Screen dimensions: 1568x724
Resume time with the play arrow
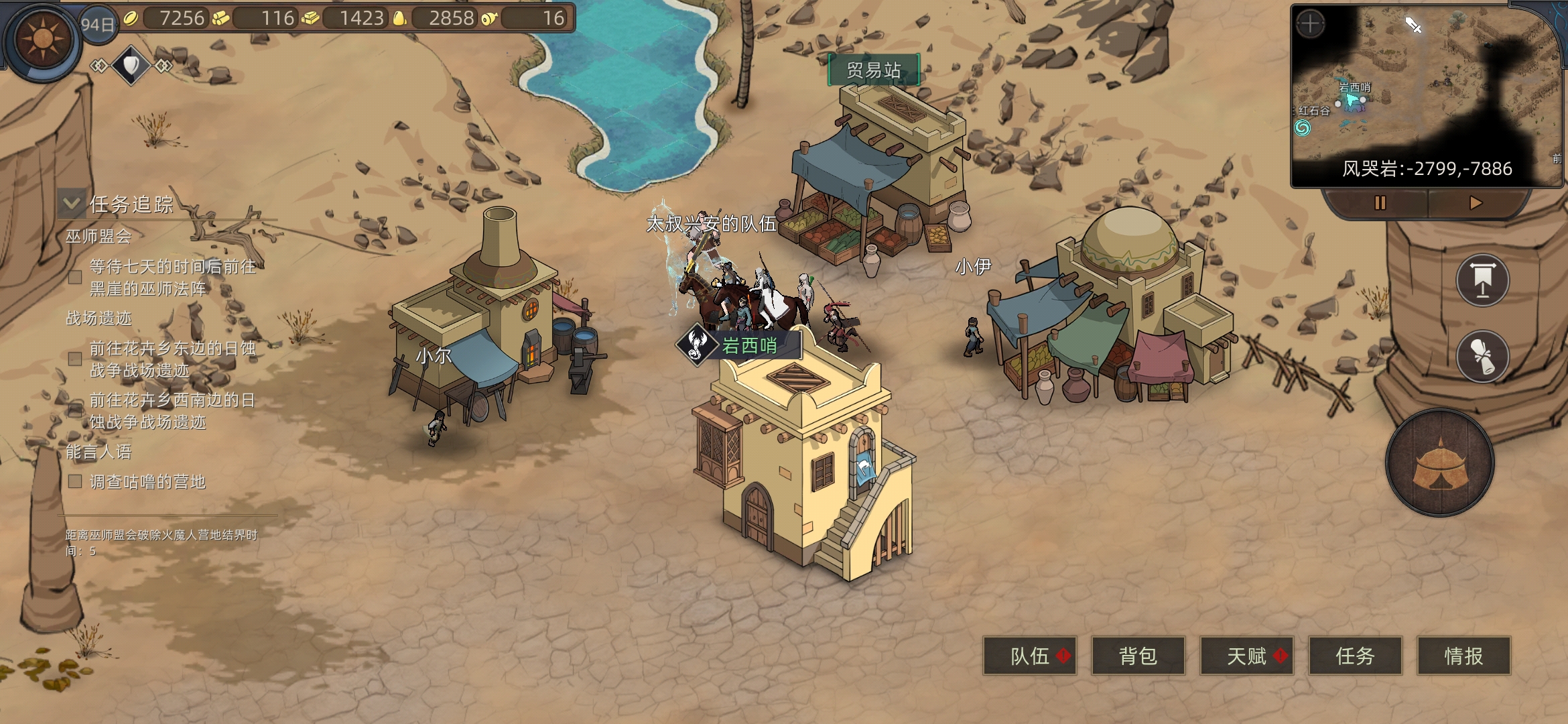(1476, 202)
